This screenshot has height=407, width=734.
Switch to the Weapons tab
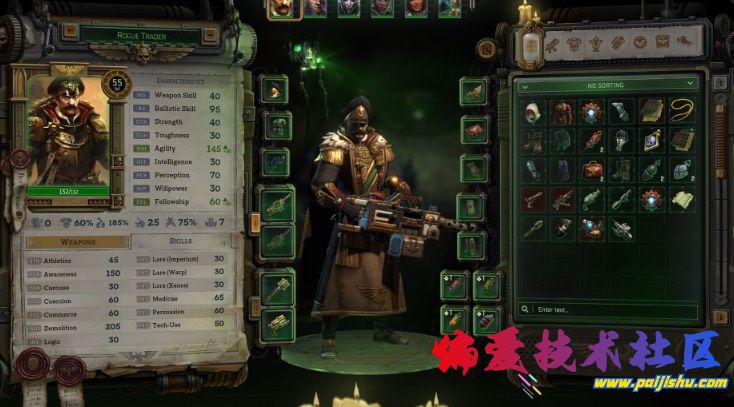coord(78,241)
